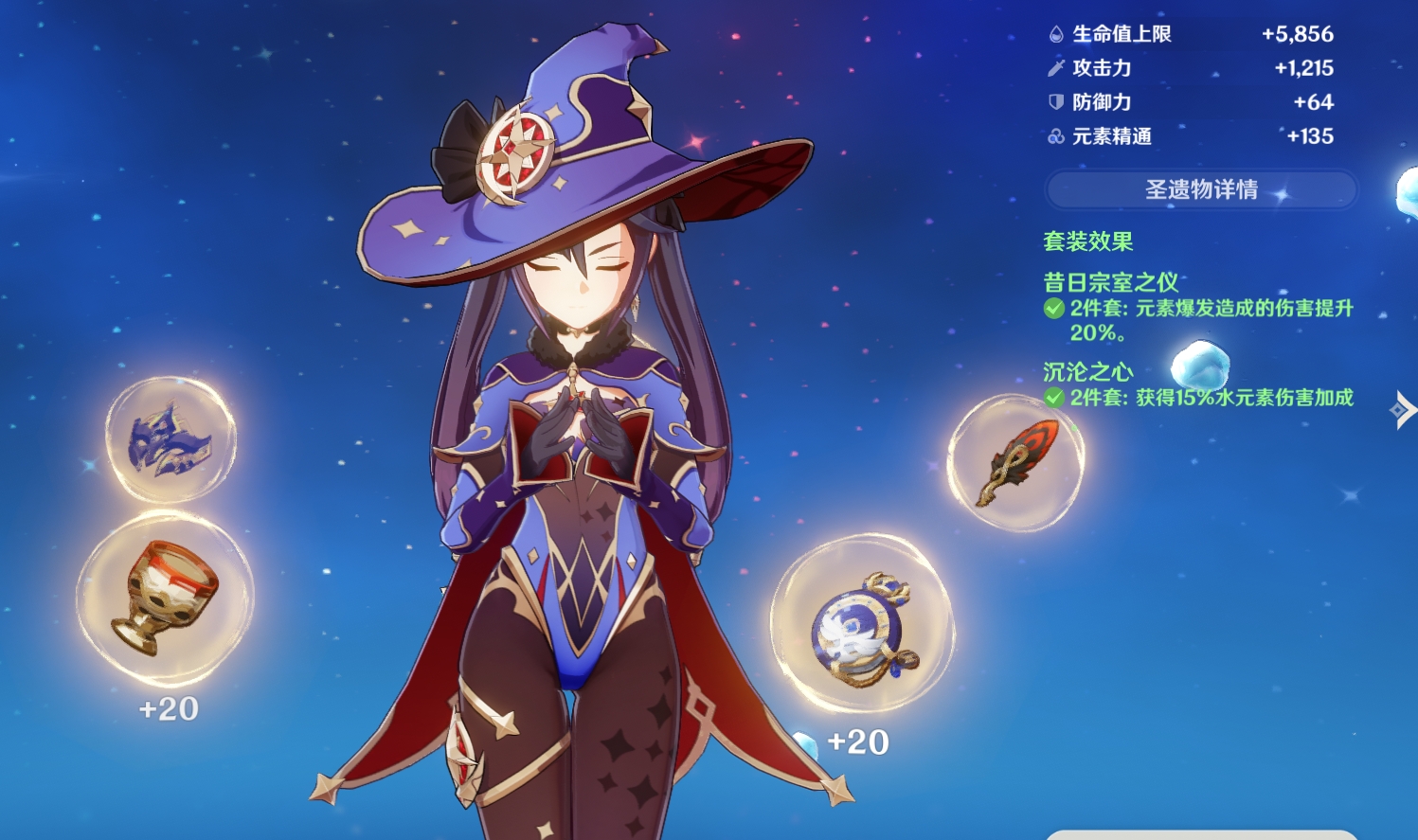Click the 沉沦之心 2件套 checkmark
This screenshot has width=1418, height=840.
[x=1054, y=398]
